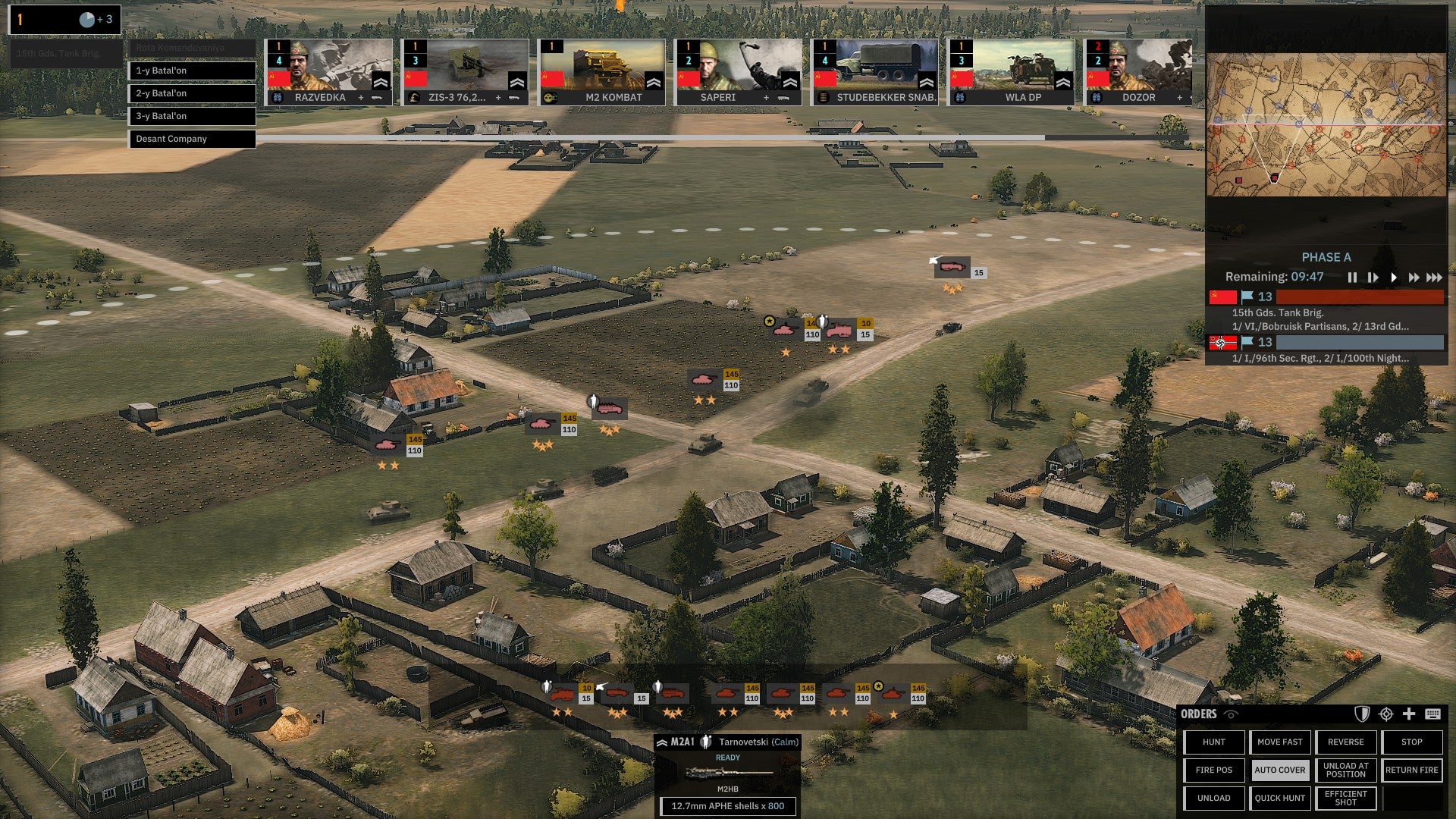Toggle RETURN FIRE mode
The image size is (1456, 819).
pyautogui.click(x=1412, y=770)
